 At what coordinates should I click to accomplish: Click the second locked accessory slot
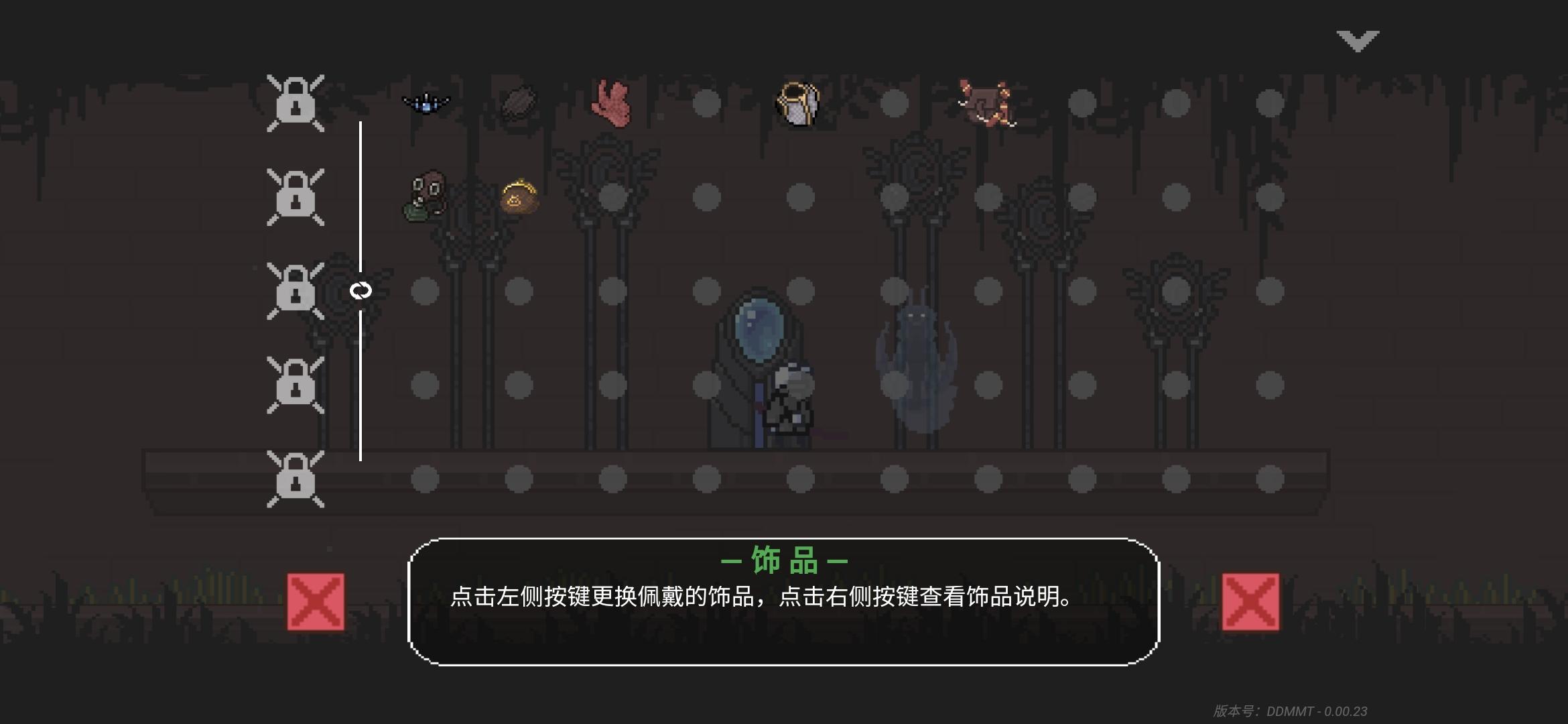pos(295,197)
